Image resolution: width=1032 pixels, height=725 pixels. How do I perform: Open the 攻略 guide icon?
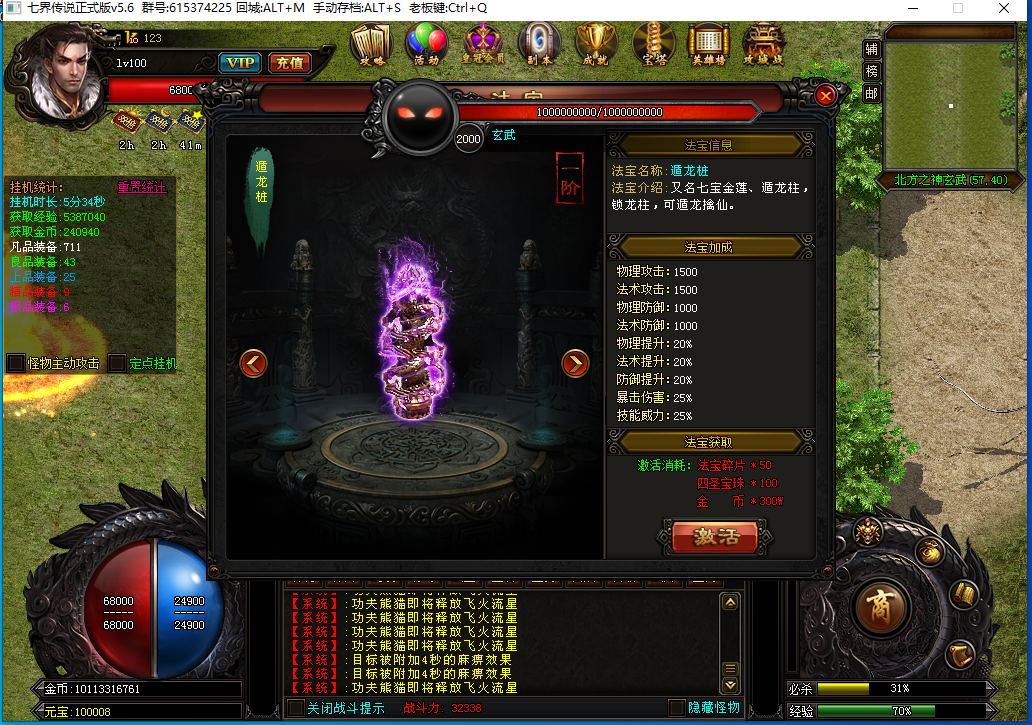(371, 43)
